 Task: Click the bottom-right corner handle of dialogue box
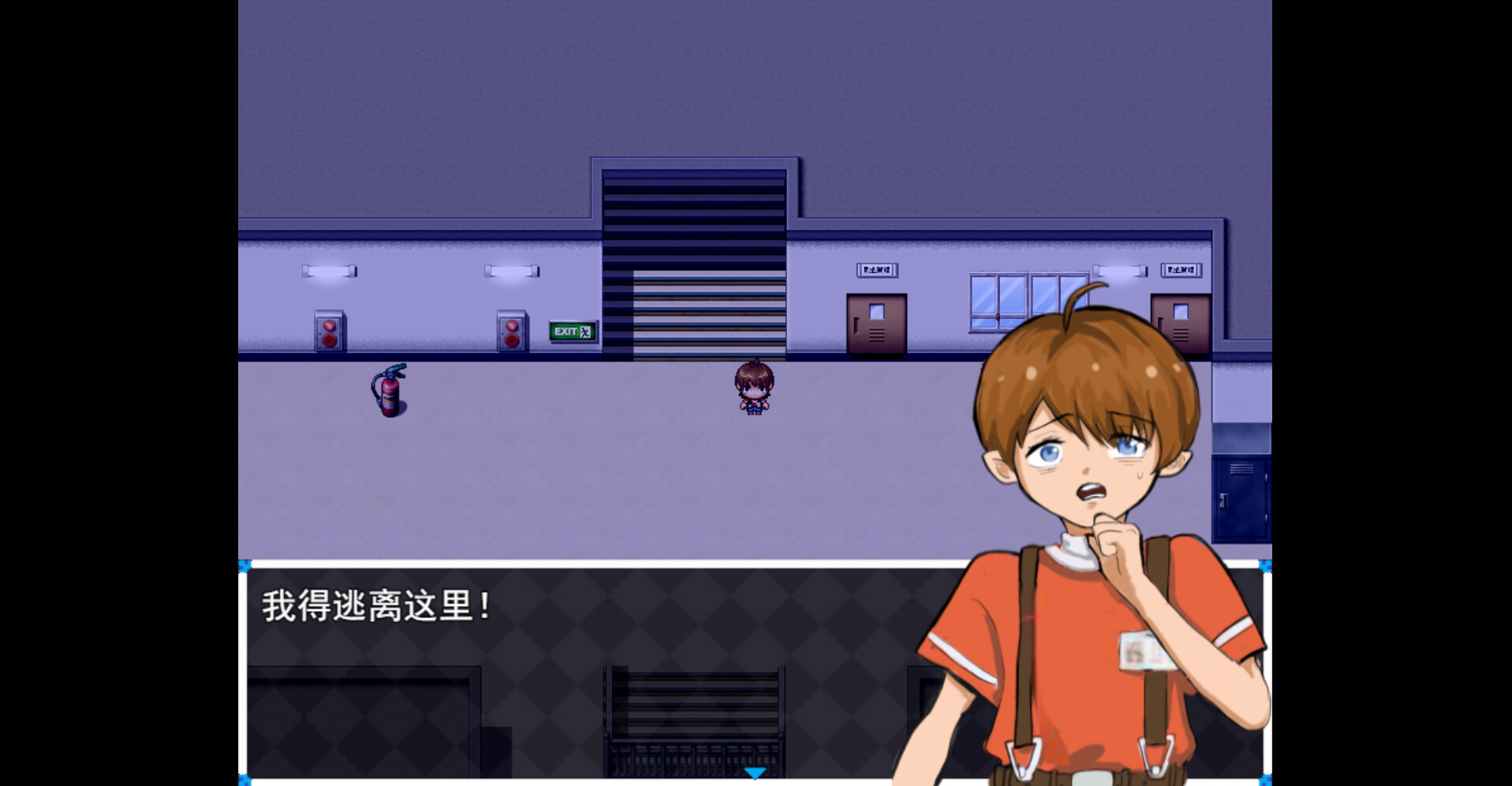point(1267,780)
